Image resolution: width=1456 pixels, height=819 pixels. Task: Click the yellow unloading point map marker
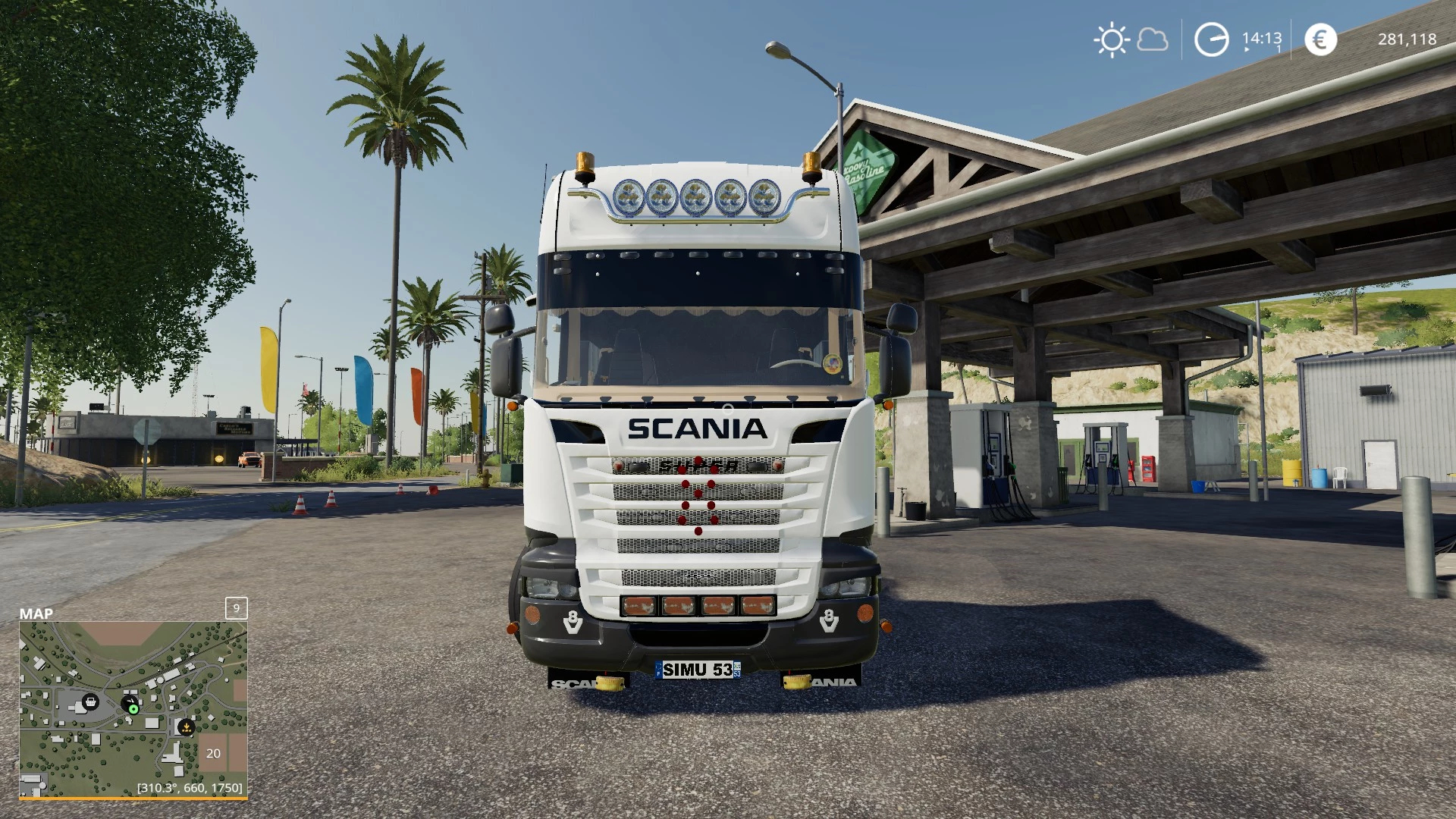(186, 727)
